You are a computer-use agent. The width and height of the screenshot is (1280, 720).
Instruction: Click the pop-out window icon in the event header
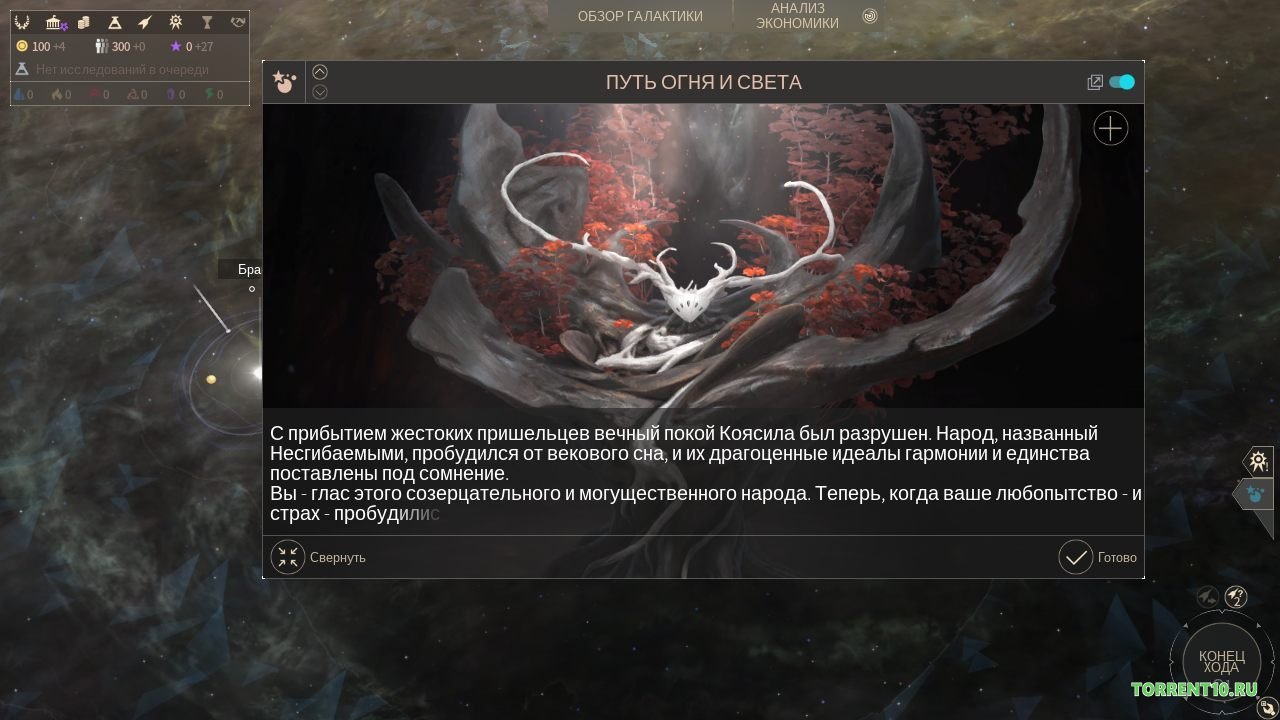click(x=1095, y=82)
